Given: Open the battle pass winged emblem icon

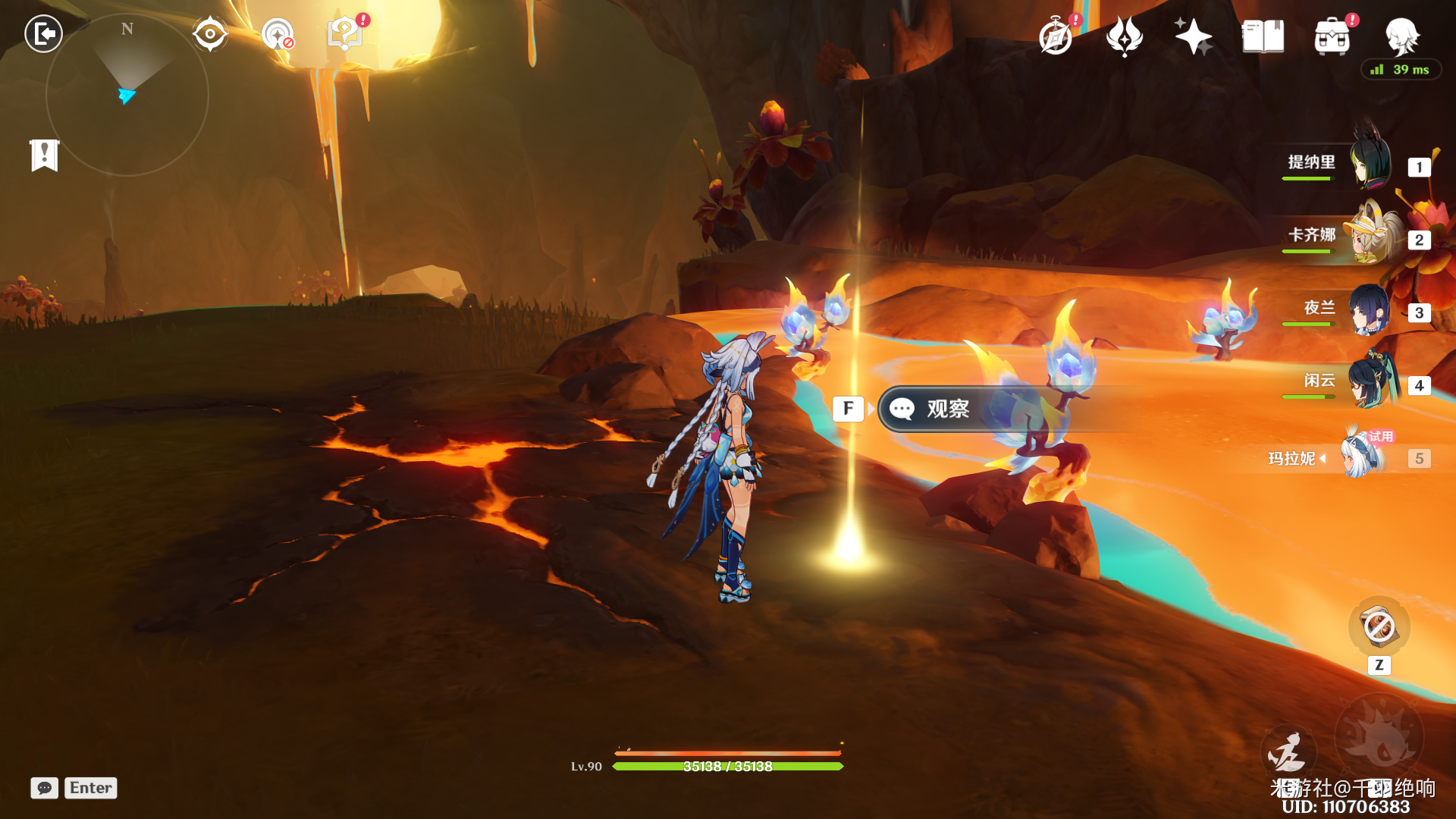Looking at the screenshot, I should (x=1124, y=36).
